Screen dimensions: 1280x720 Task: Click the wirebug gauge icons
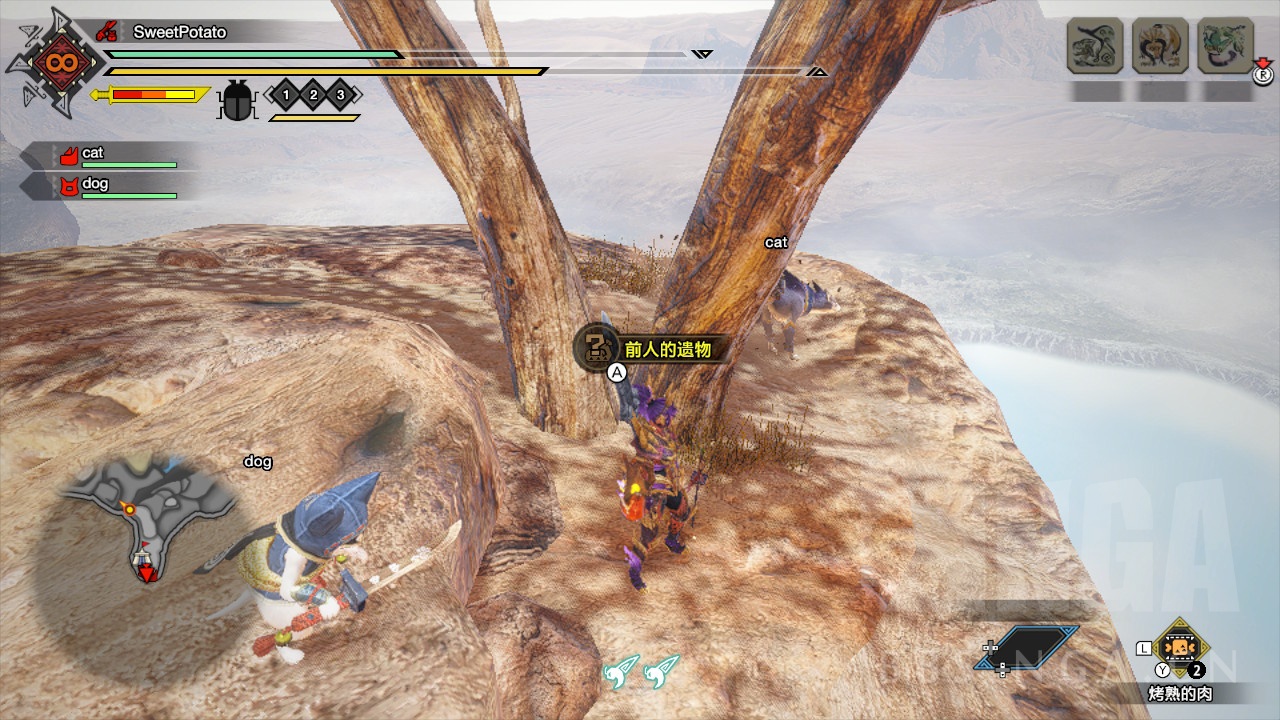tap(641, 672)
